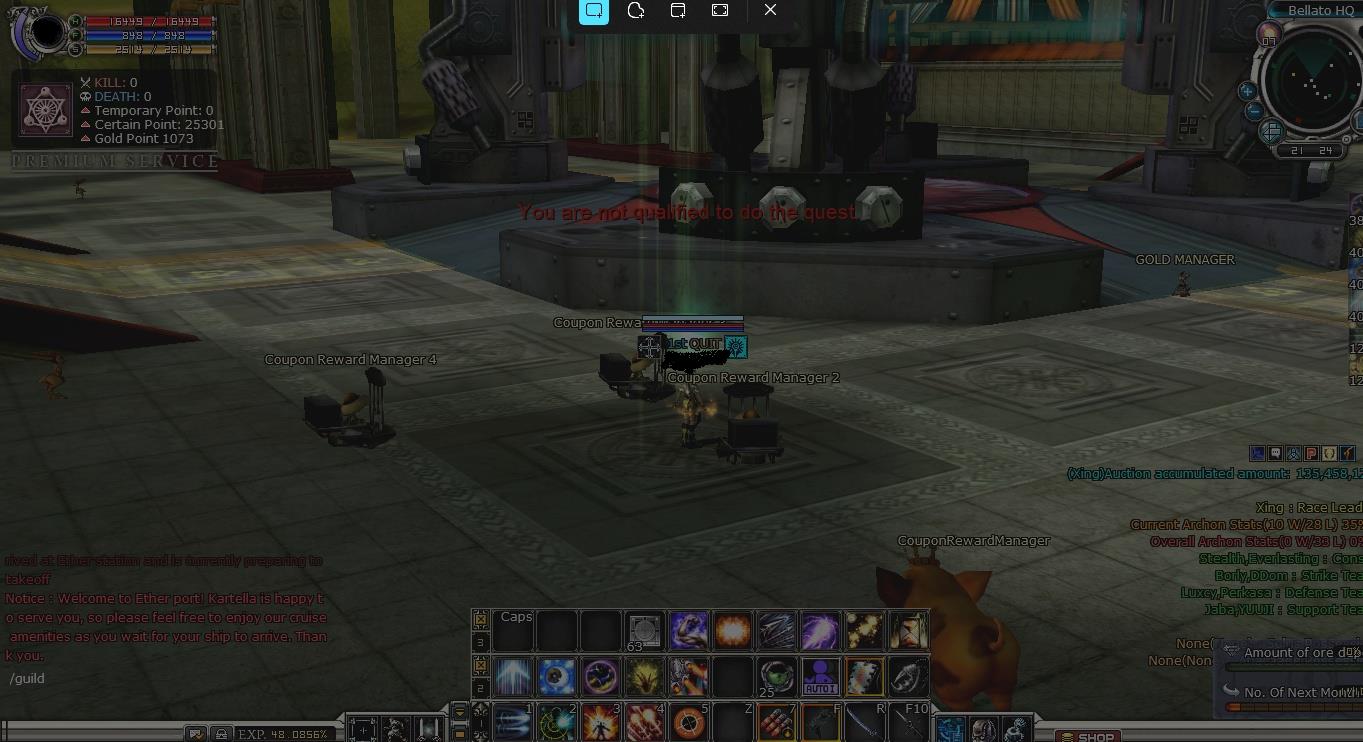Use the green potion slot with count 25
Screen dimensions: 1363x742
pos(776,677)
